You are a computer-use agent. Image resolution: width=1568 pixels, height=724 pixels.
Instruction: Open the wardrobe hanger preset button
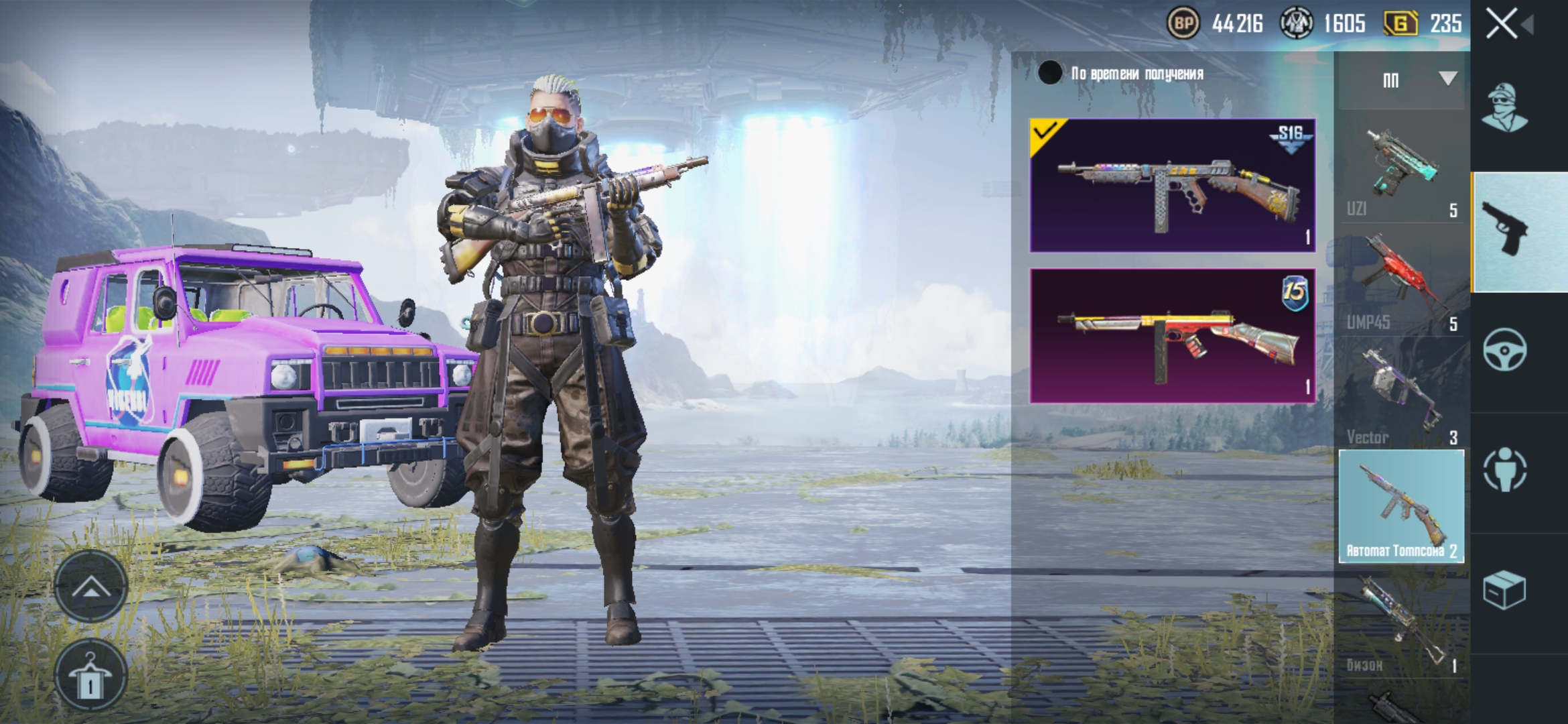[91, 676]
